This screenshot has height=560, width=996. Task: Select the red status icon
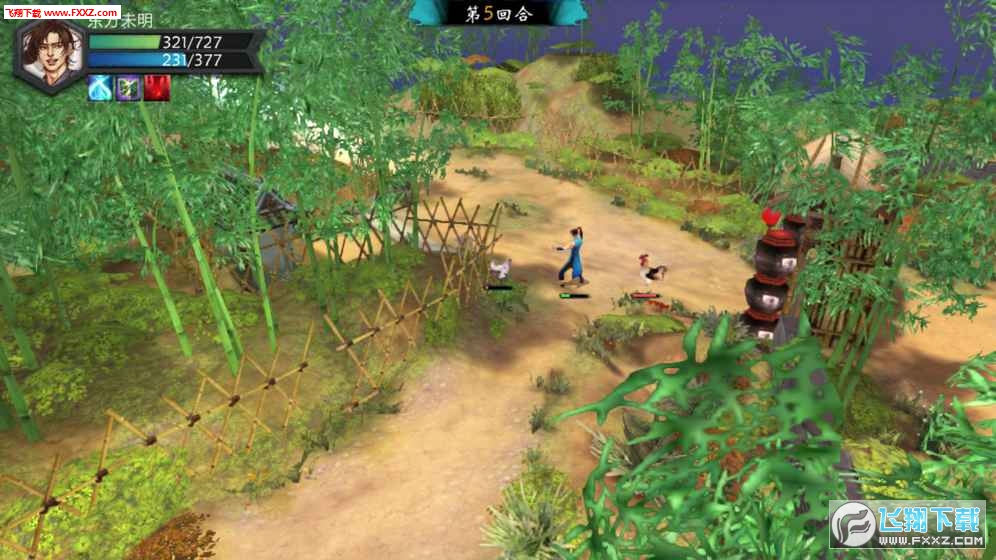[x=156, y=88]
